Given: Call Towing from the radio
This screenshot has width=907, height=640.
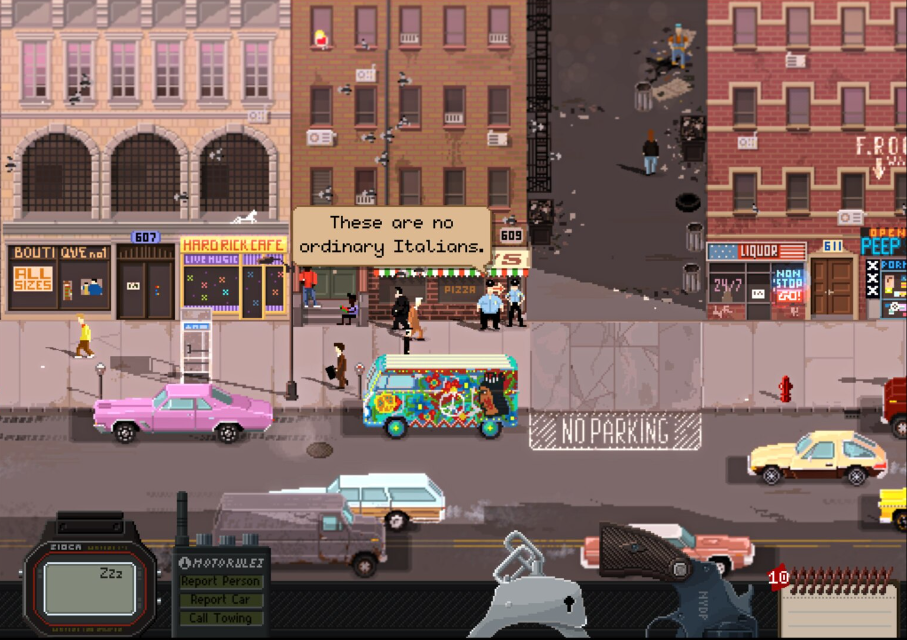Looking at the screenshot, I should coord(220,618).
